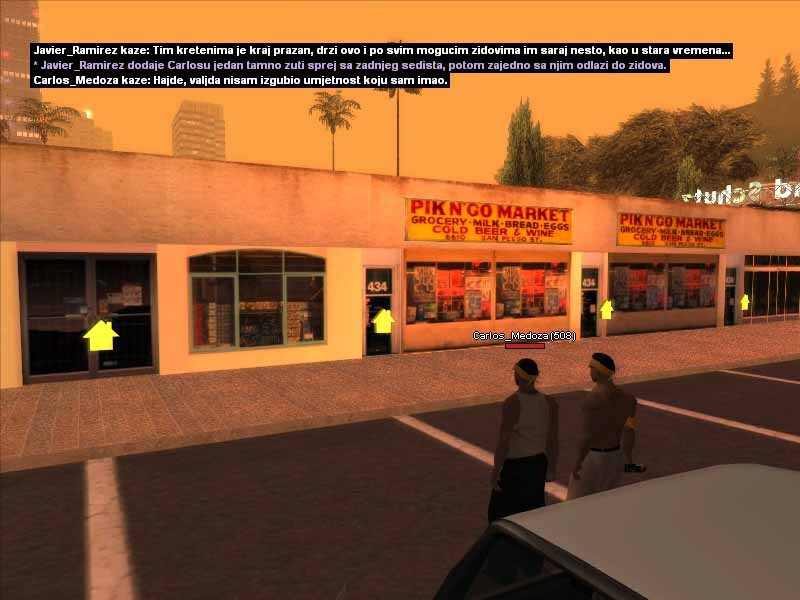The height and width of the screenshot is (600, 800).
Task: Click Javier_Ramirez's first chat message
Action: pos(381,50)
